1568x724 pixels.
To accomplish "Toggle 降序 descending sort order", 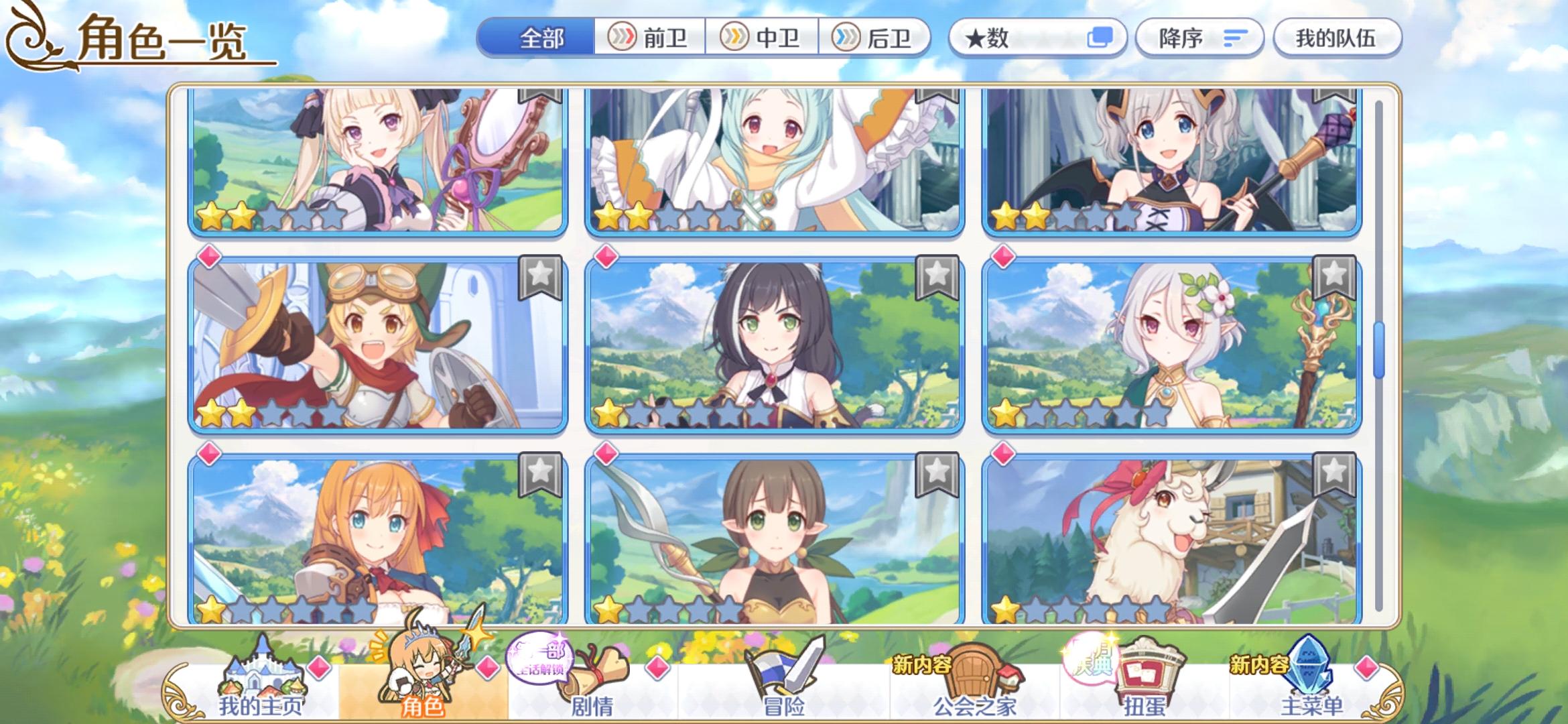I will pyautogui.click(x=1199, y=38).
